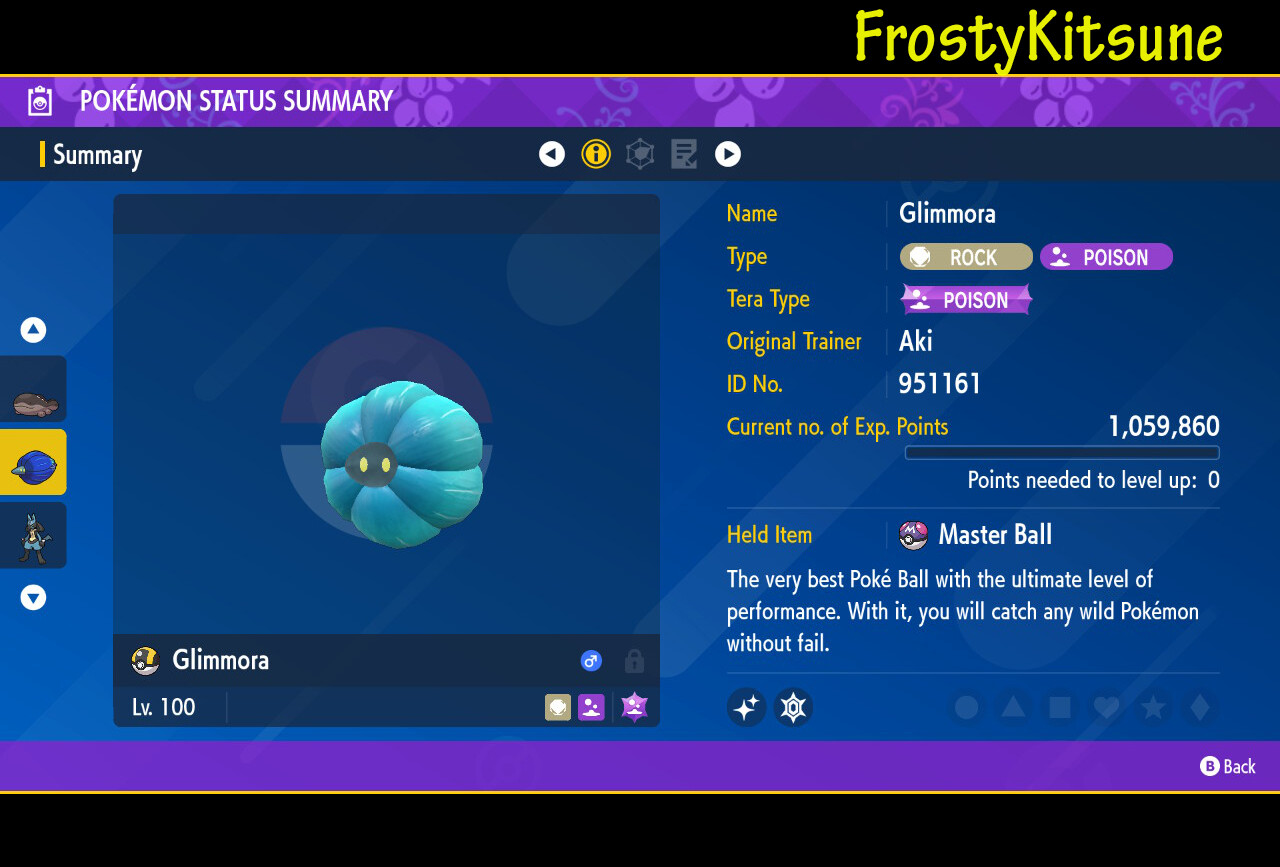Click the experience points progress bar
This screenshot has width=1280, height=867.
click(1061, 453)
